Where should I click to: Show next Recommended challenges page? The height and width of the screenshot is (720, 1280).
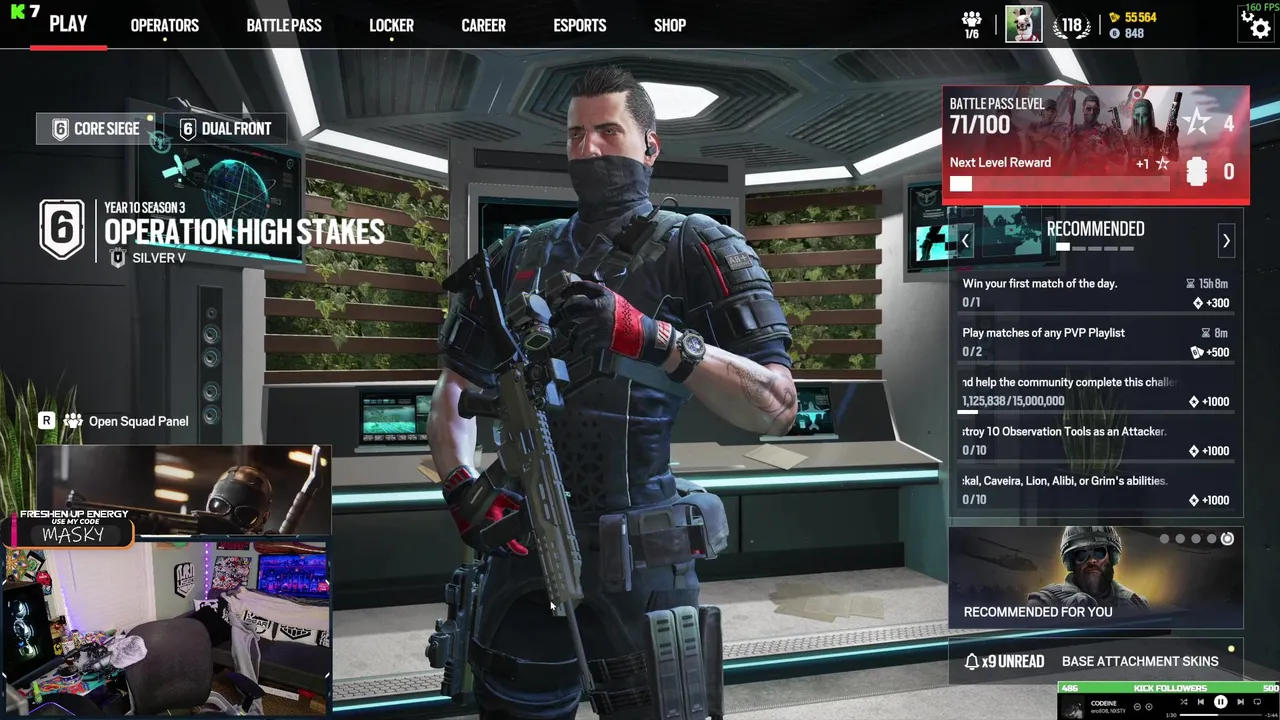[1226, 241]
